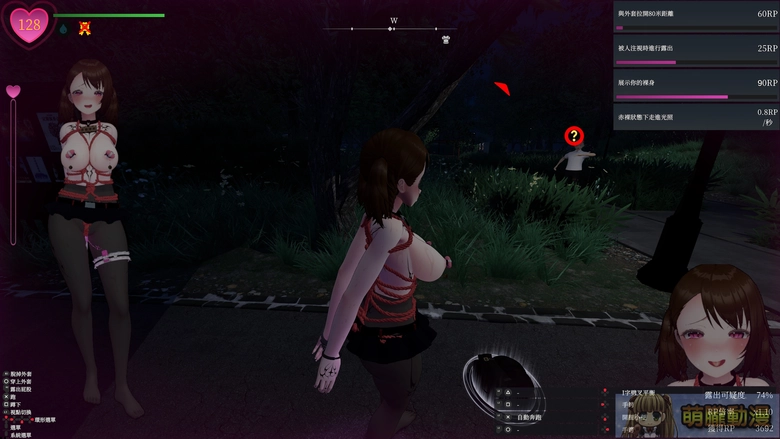Select the 60RP coat-distance objective row
Screen dimensions: 780x439
[x=696, y=19]
